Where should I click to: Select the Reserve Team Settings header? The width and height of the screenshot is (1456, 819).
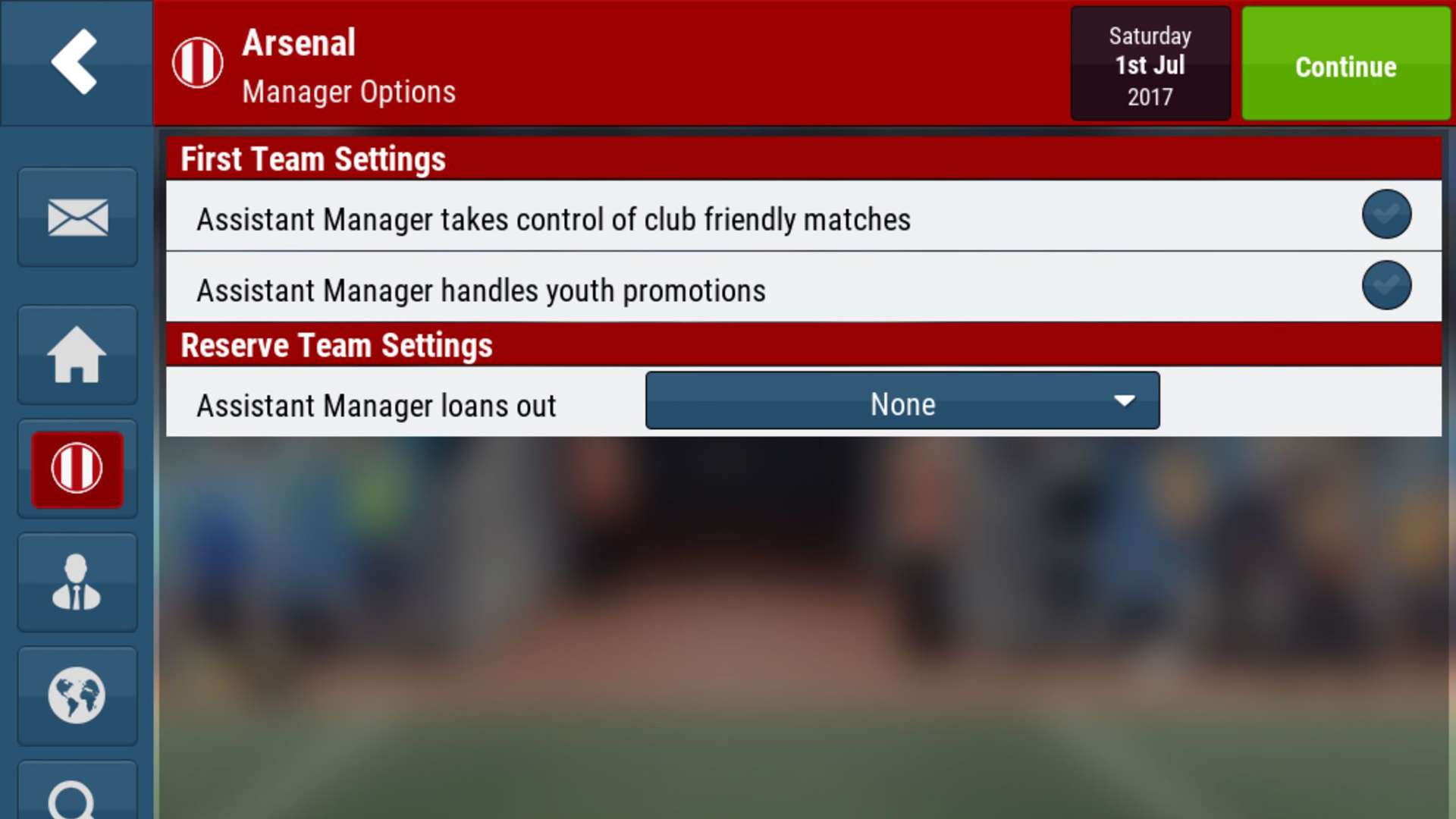(336, 345)
